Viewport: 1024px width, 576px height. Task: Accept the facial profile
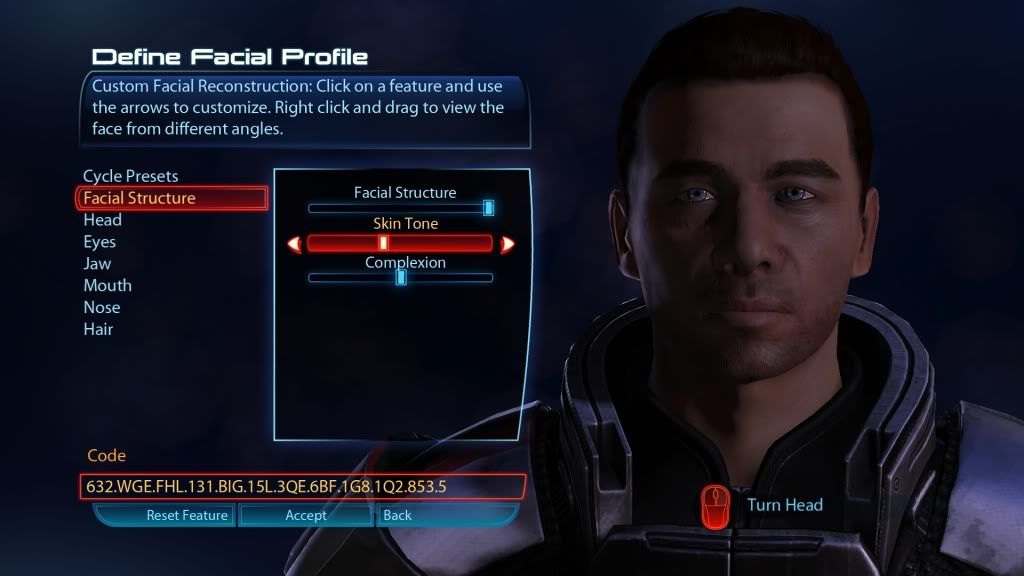(x=306, y=516)
